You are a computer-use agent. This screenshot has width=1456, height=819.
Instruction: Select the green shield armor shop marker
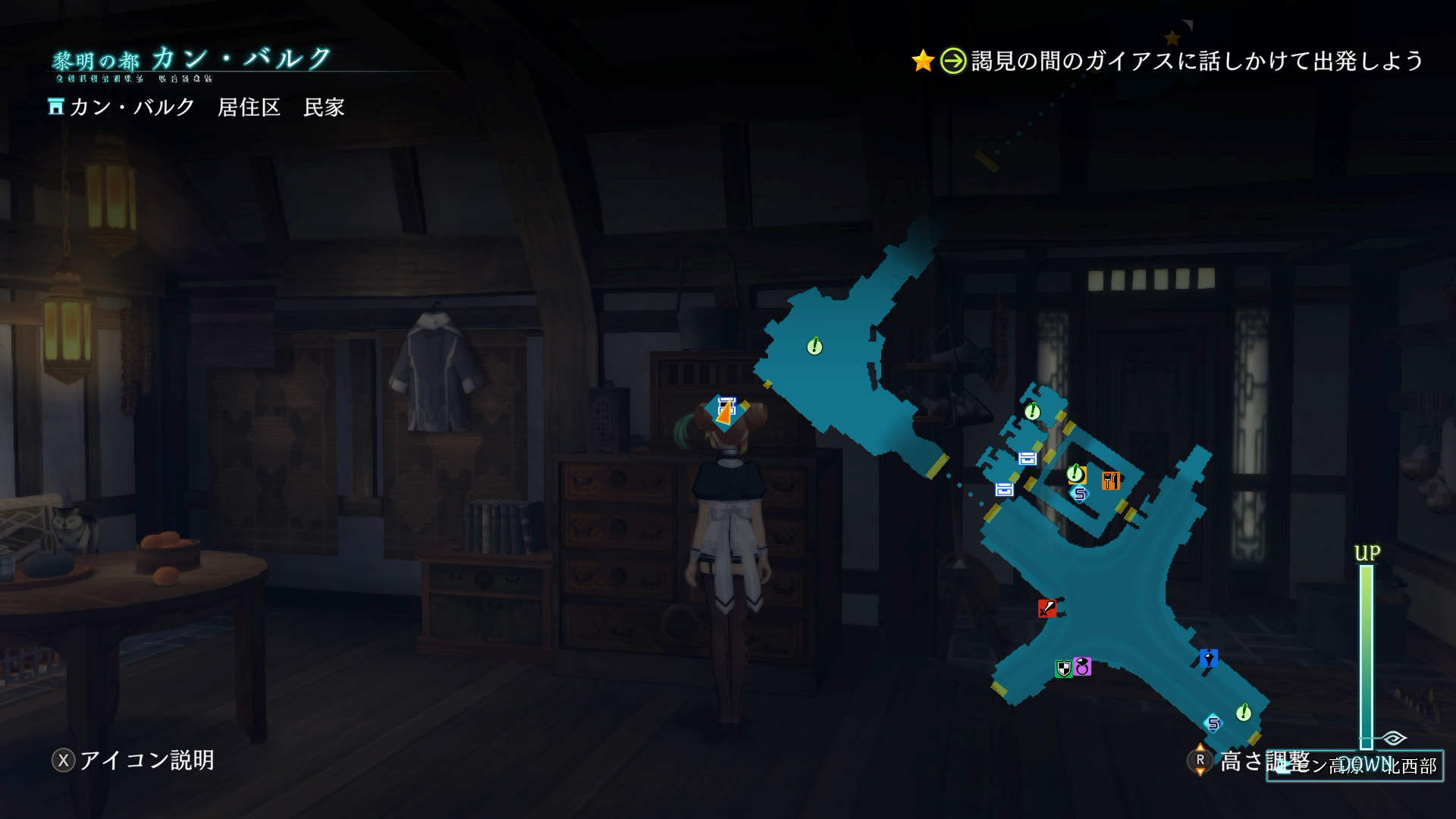[1063, 668]
